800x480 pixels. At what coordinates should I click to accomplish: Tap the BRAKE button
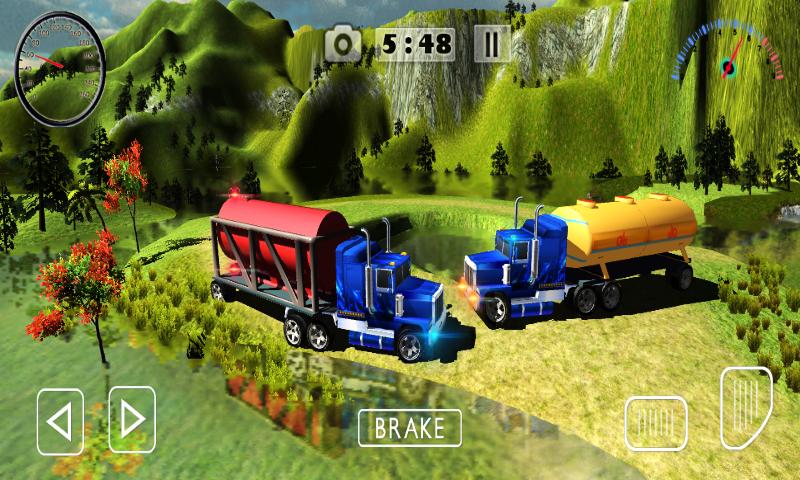click(x=410, y=428)
